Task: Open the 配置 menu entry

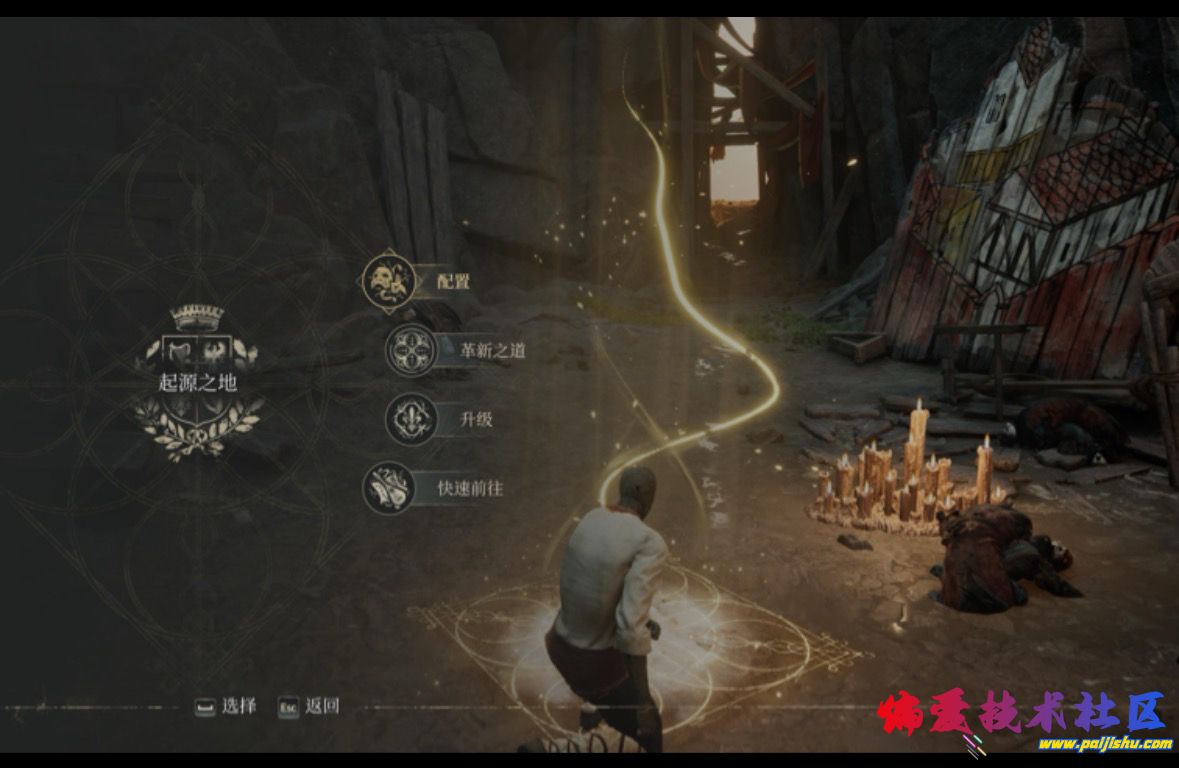Action: click(452, 281)
